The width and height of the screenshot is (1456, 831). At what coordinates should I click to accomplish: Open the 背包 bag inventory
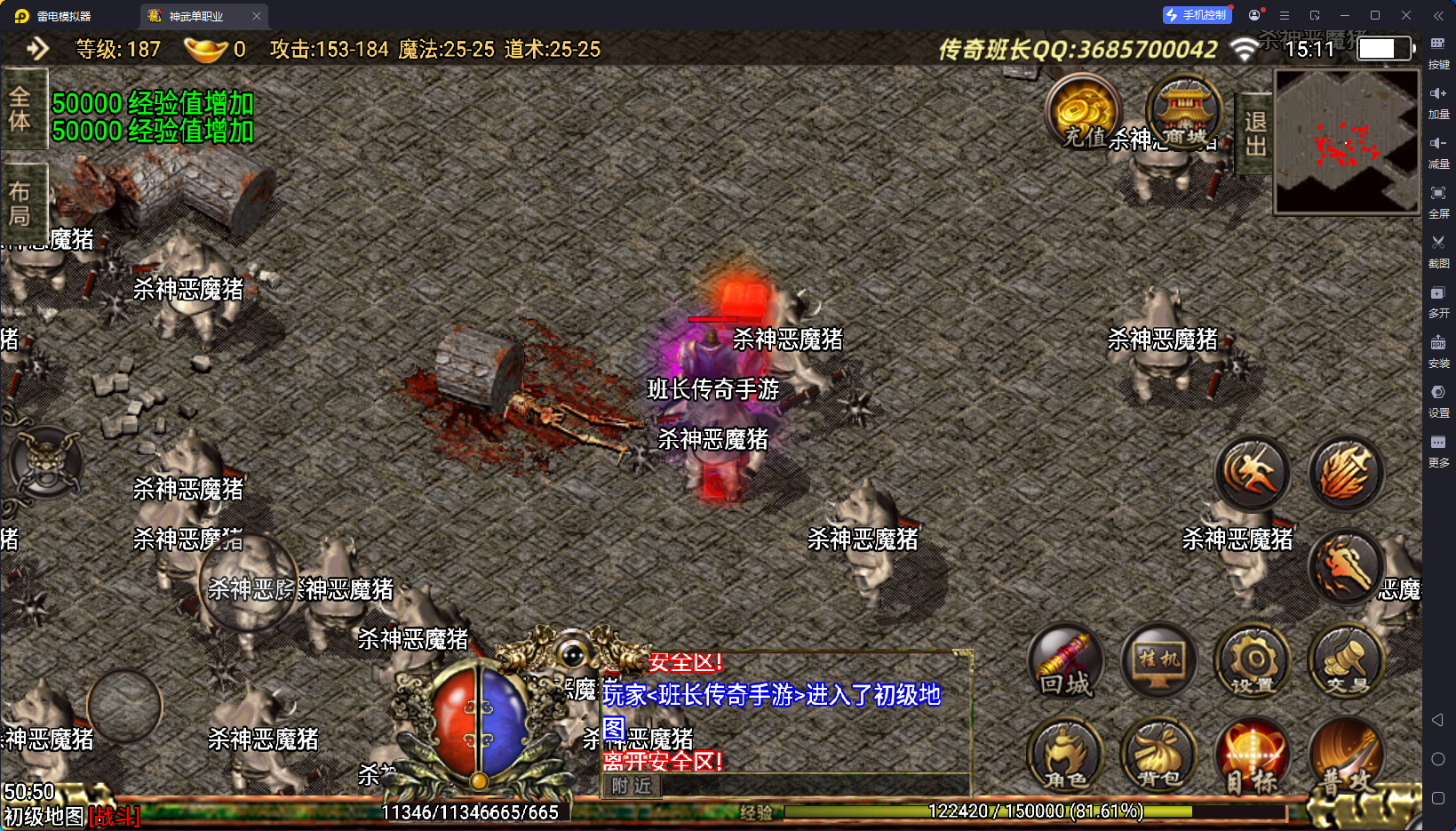pyautogui.click(x=1159, y=756)
